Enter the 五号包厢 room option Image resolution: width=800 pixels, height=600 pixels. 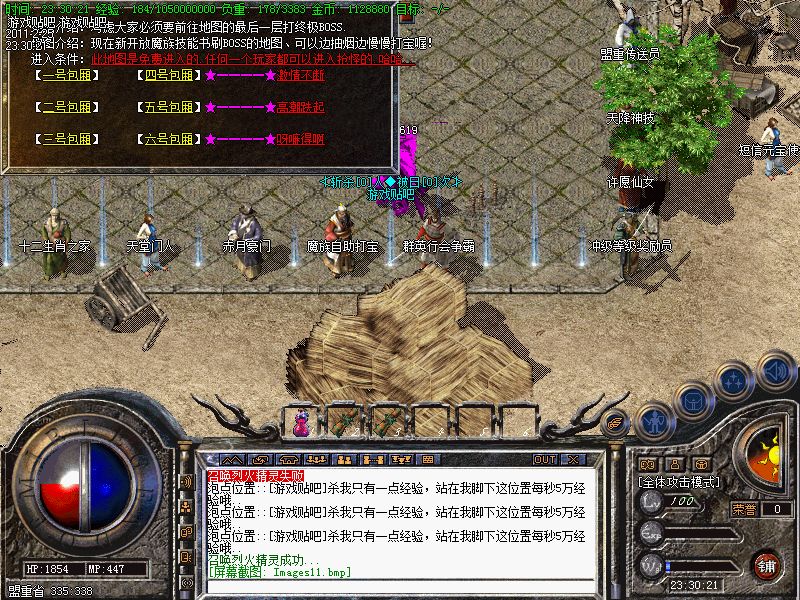pyautogui.click(x=168, y=107)
